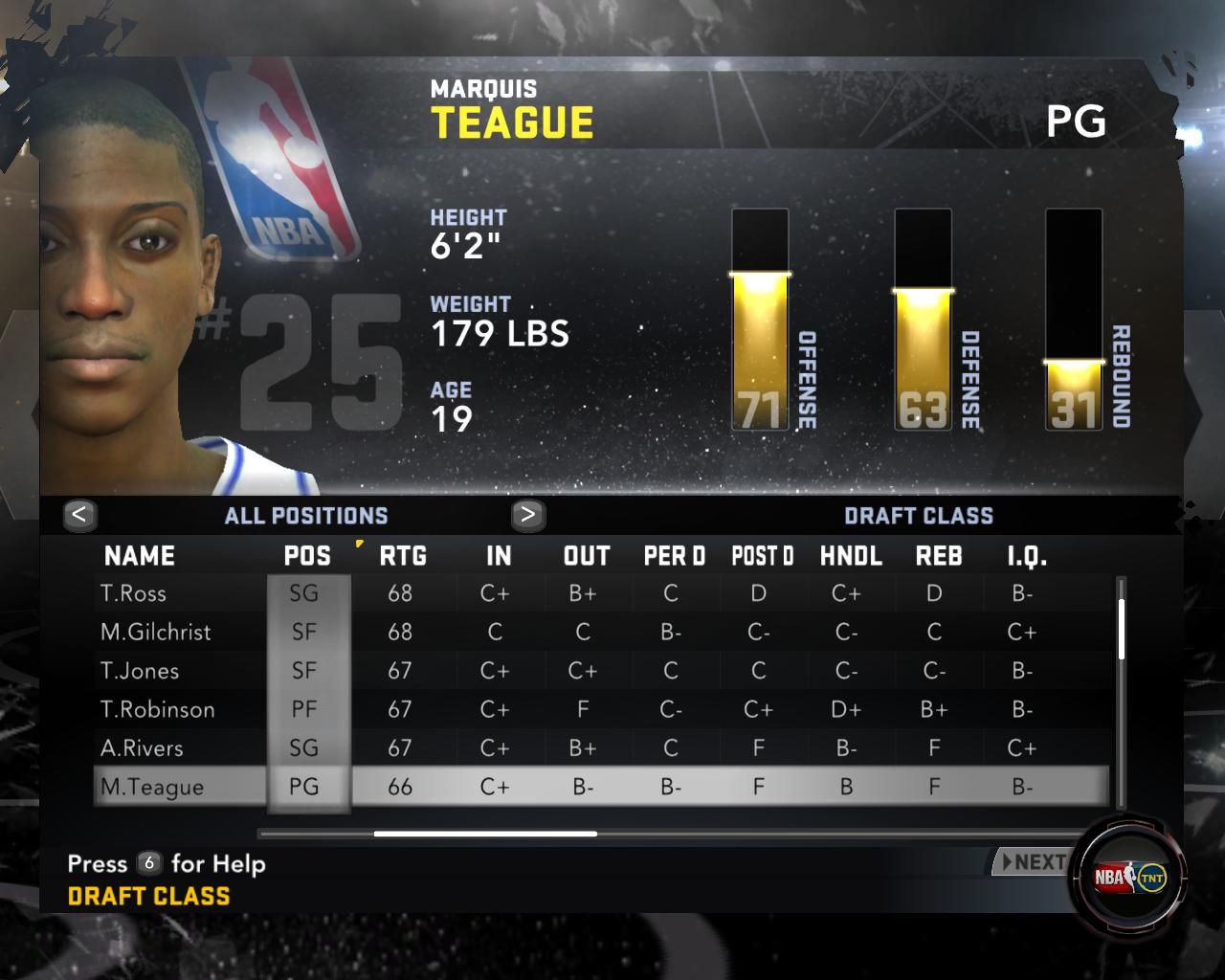Sort by the REB column header
Image resolution: width=1225 pixels, height=980 pixels.
[x=938, y=556]
